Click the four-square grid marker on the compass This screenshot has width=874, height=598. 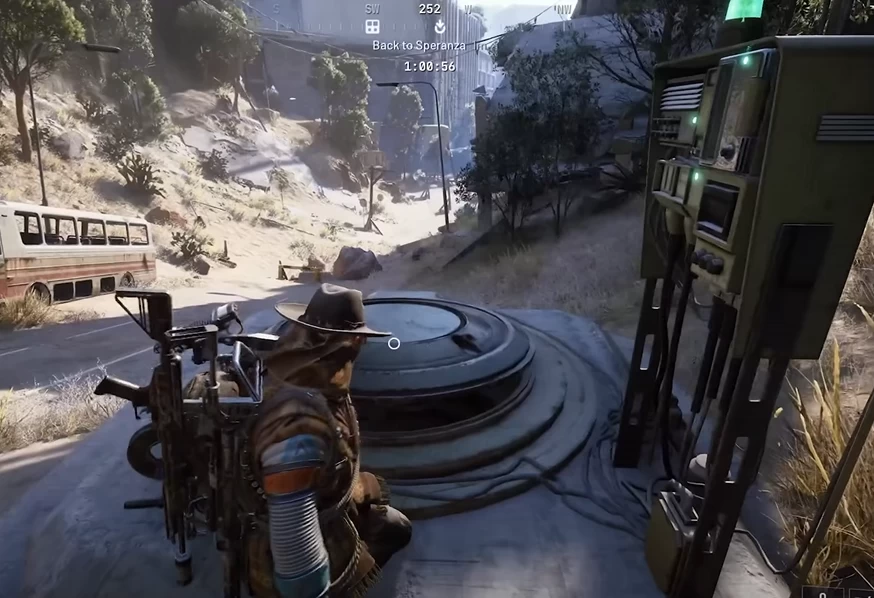(372, 26)
